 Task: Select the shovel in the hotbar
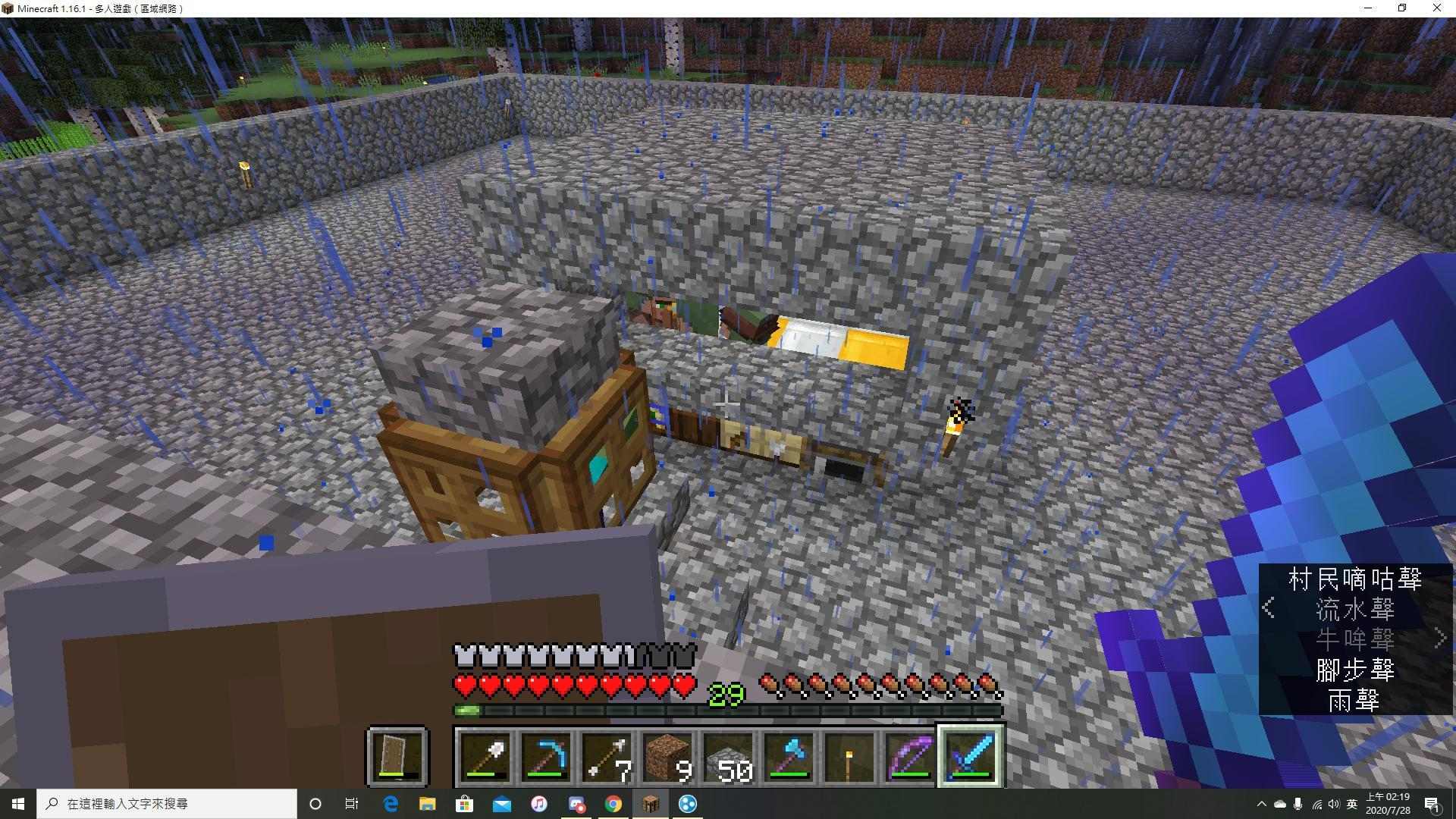click(486, 756)
